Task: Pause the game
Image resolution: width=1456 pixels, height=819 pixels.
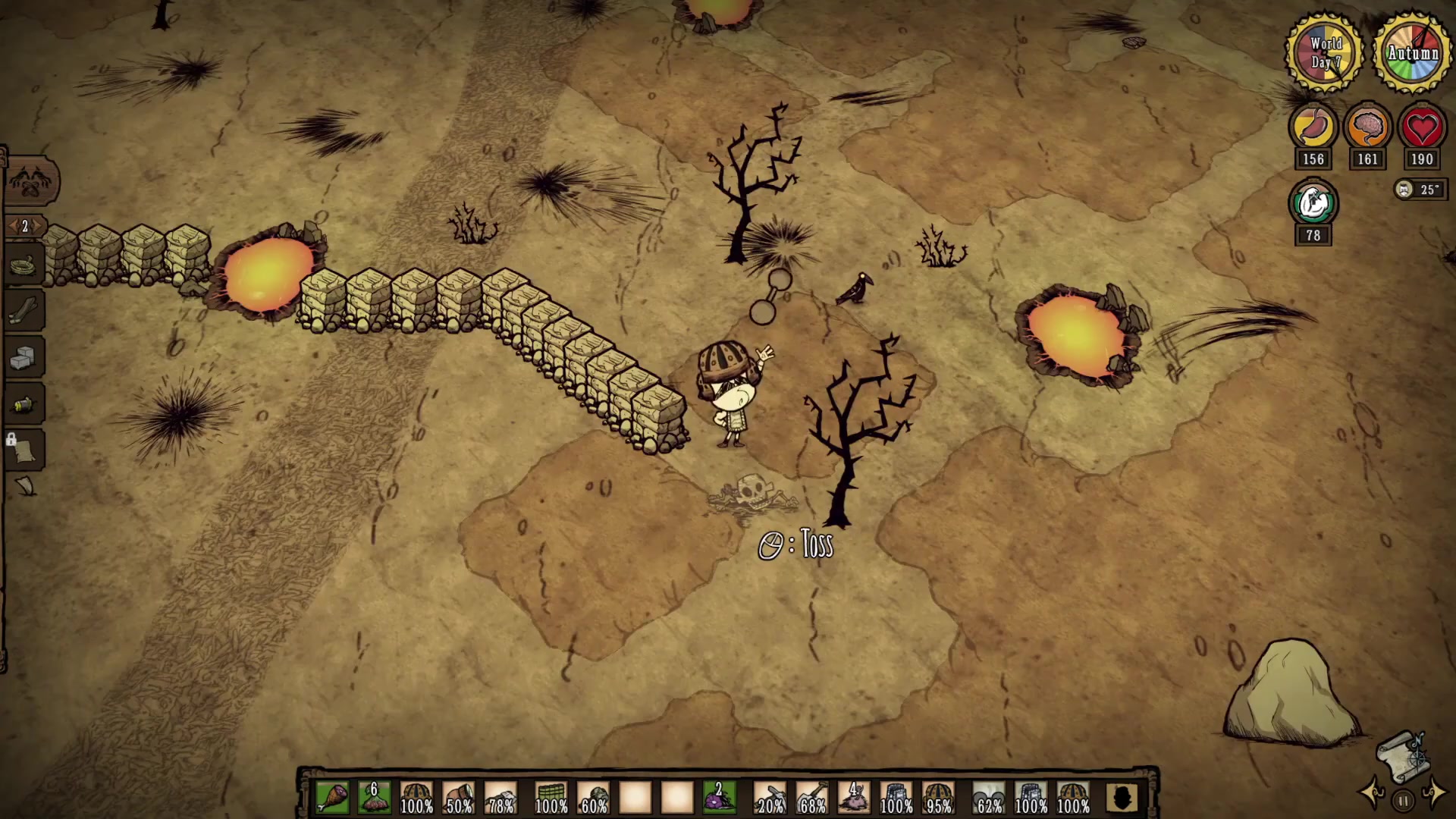Action: pyautogui.click(x=1403, y=801)
